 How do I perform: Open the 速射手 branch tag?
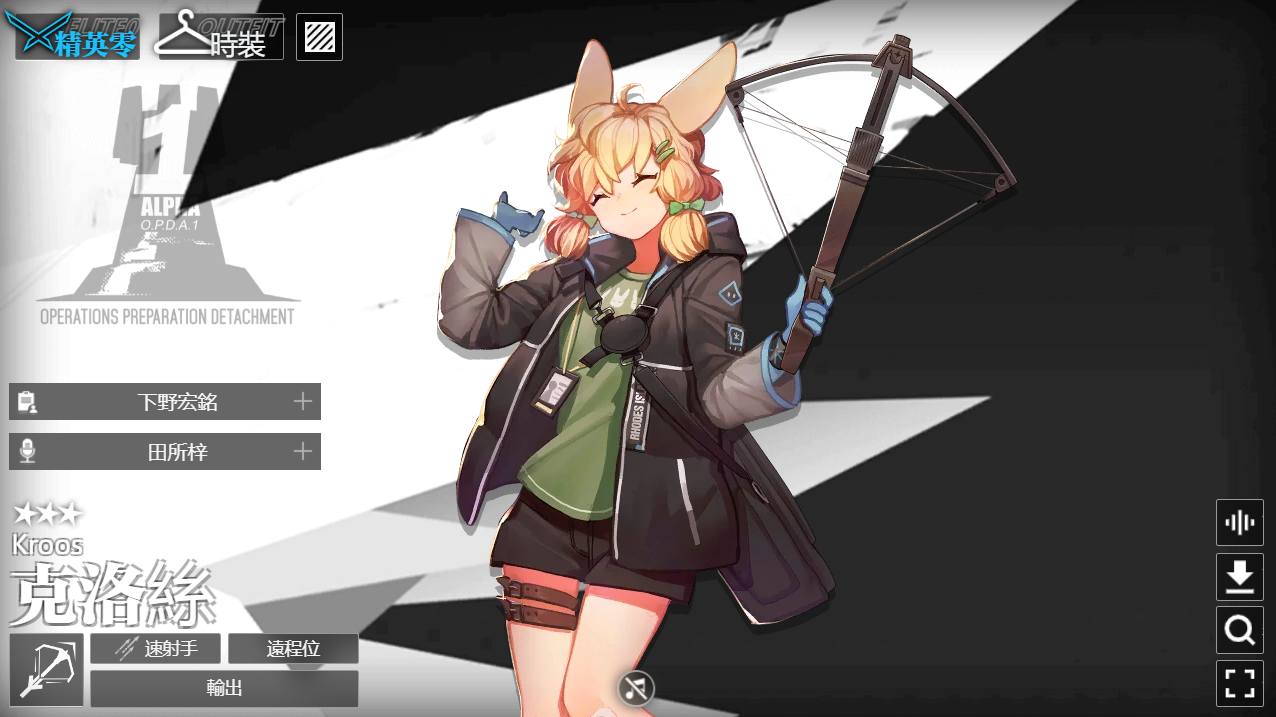coord(156,649)
